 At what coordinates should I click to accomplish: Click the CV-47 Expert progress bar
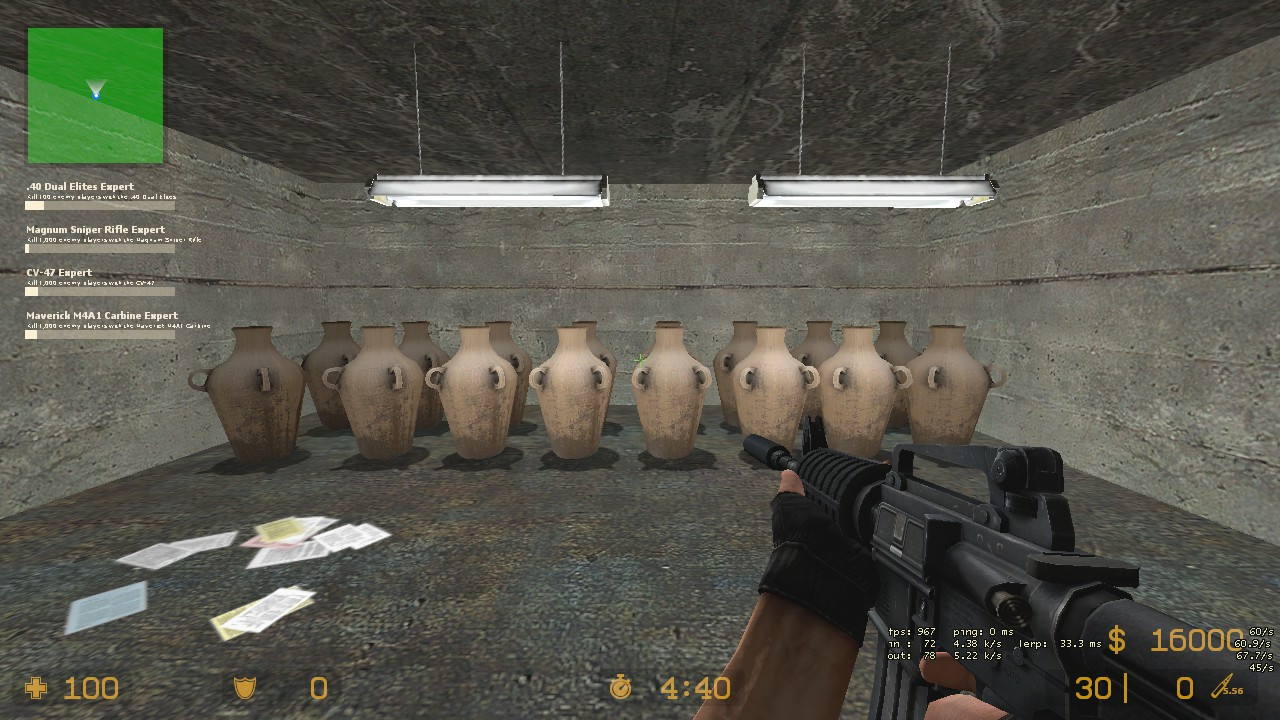pyautogui.click(x=100, y=292)
